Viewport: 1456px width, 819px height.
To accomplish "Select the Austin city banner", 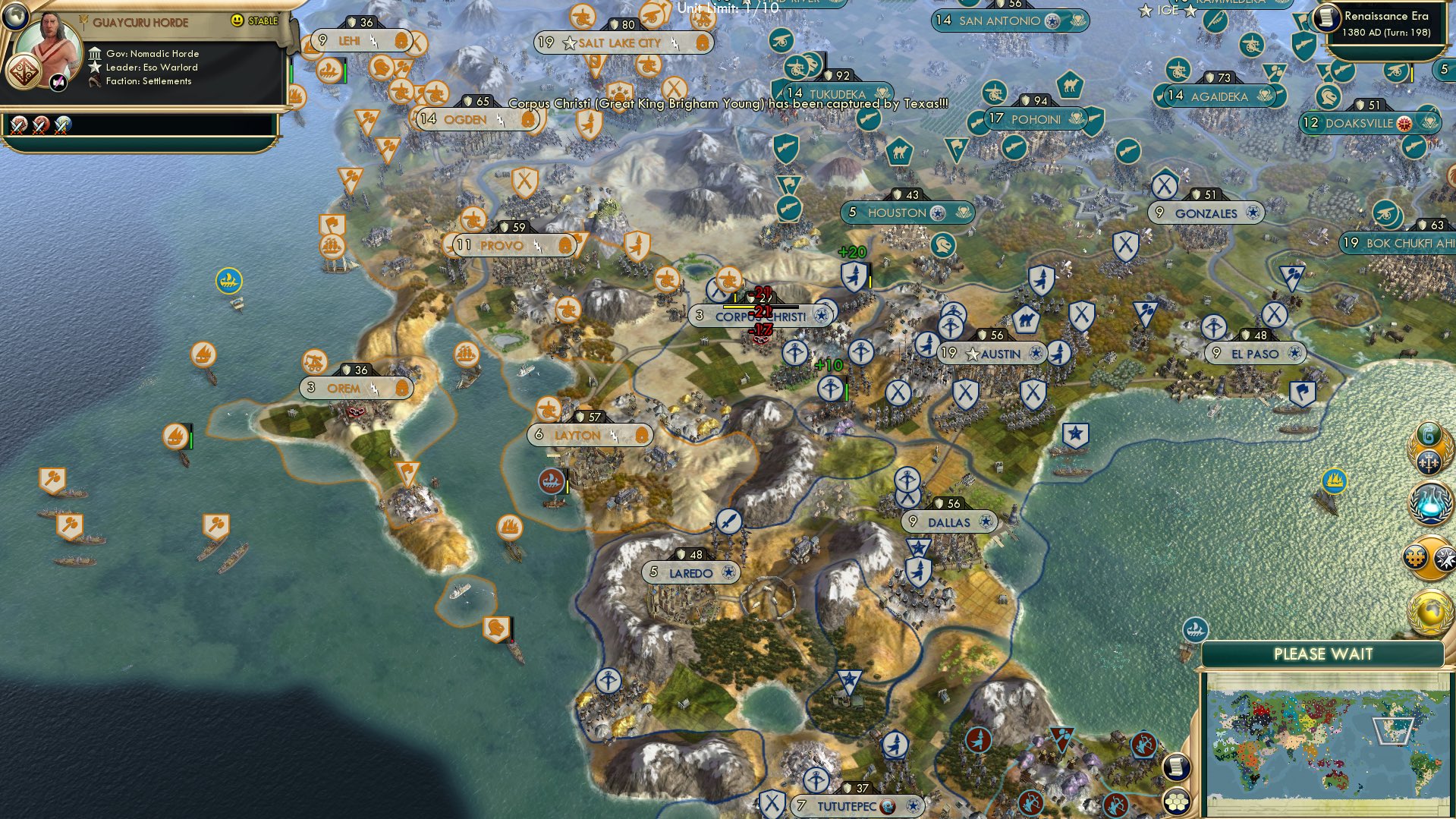I will (x=994, y=353).
